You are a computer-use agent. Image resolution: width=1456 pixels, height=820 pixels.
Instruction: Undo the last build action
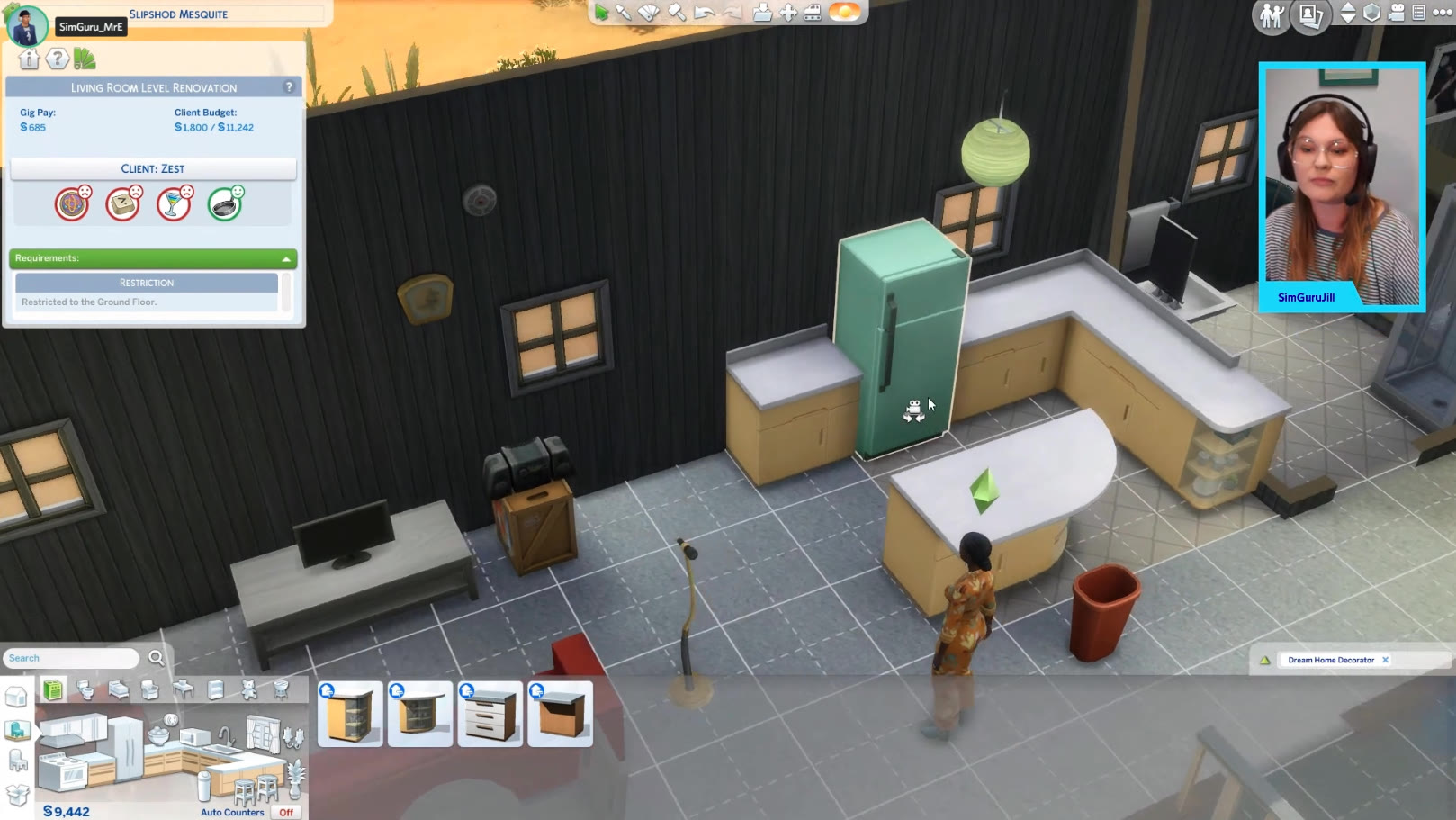(x=705, y=13)
